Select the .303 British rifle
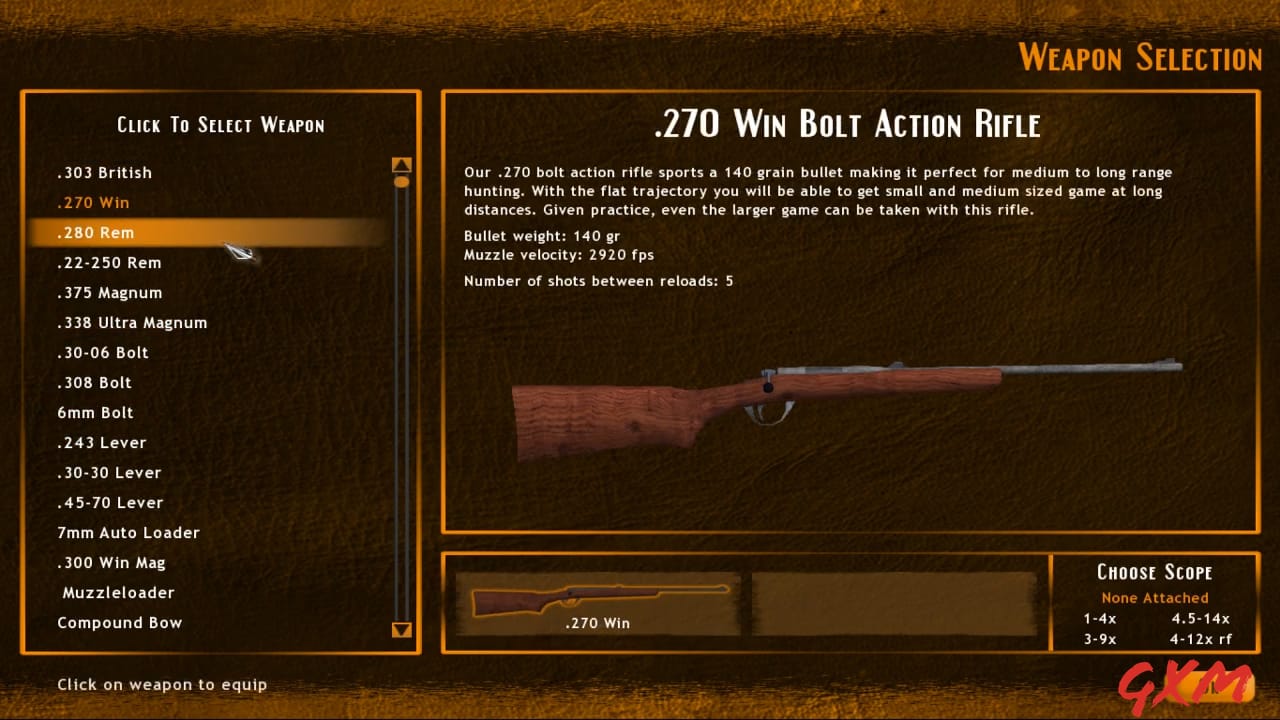This screenshot has width=1280, height=720. coord(104,172)
